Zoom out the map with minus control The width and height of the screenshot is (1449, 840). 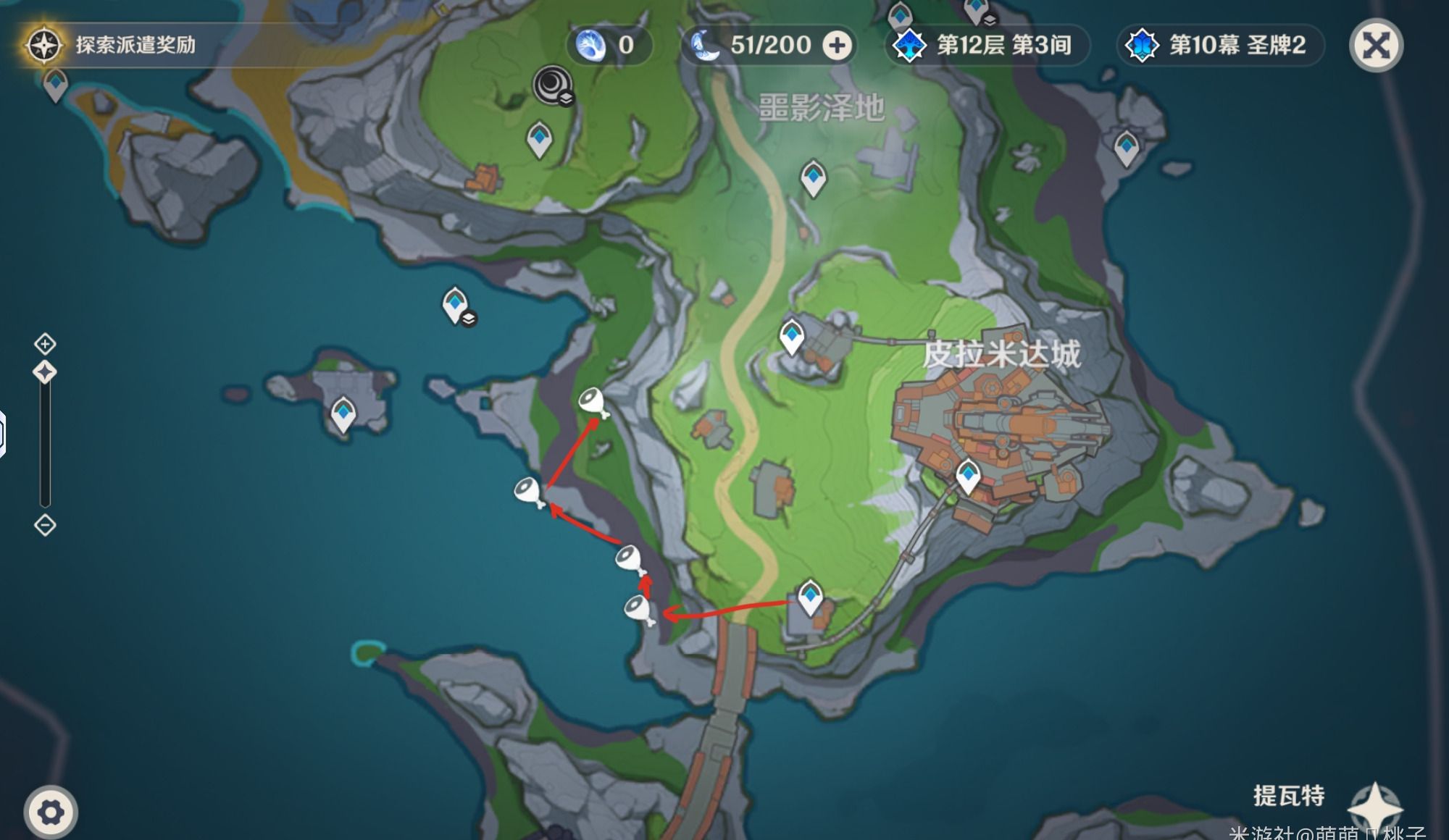[45, 525]
